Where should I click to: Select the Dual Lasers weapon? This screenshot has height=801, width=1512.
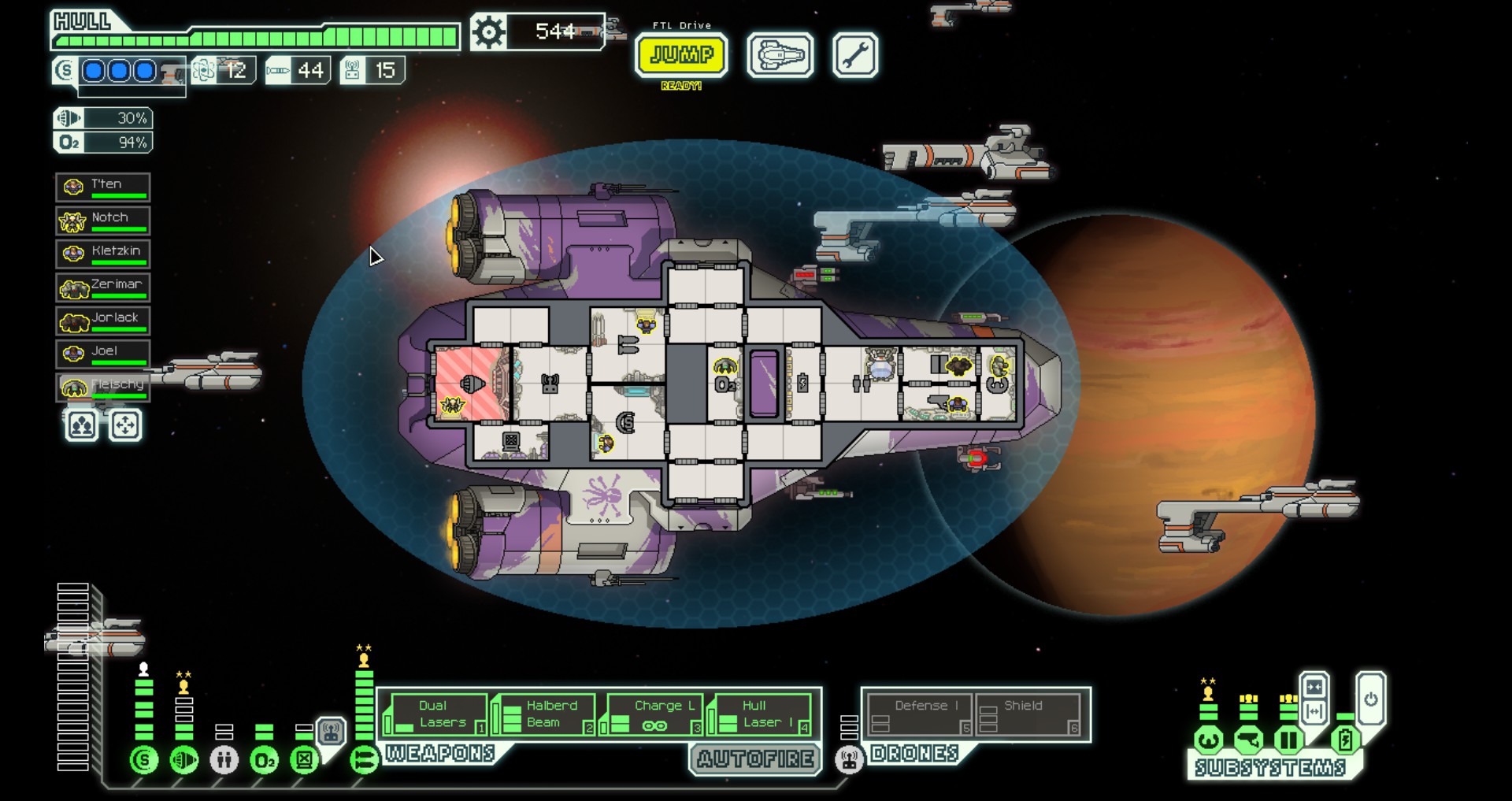[435, 714]
